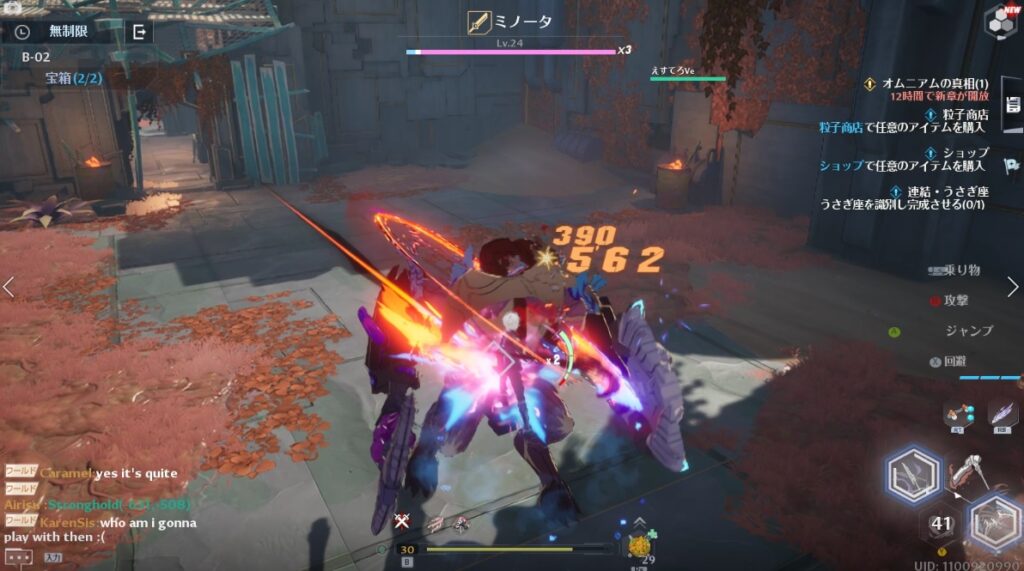1024x571 pixels.
Task: Expand the right-edge arrow
Action: click(1014, 288)
